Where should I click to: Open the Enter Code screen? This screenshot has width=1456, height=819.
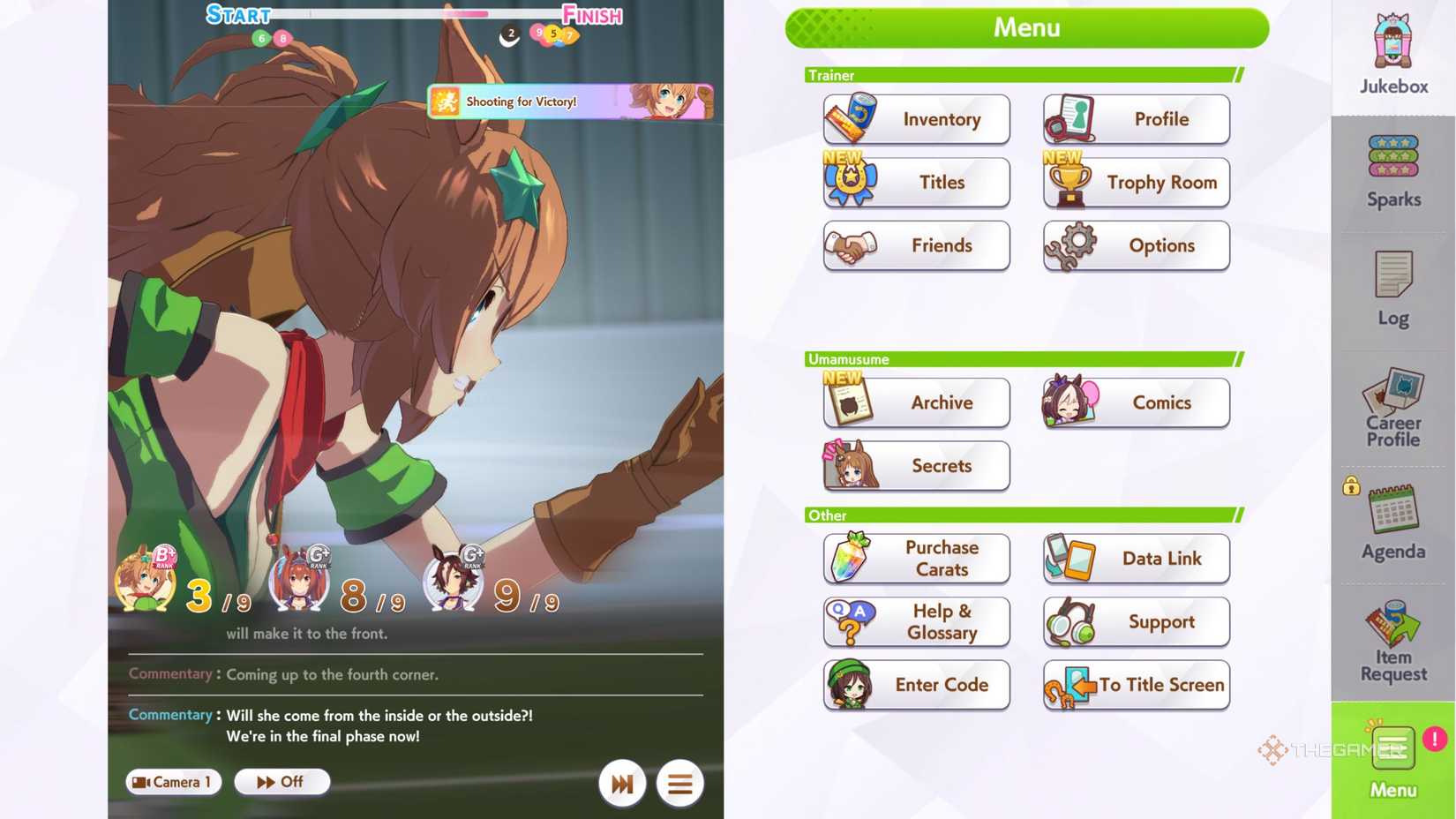pos(916,685)
